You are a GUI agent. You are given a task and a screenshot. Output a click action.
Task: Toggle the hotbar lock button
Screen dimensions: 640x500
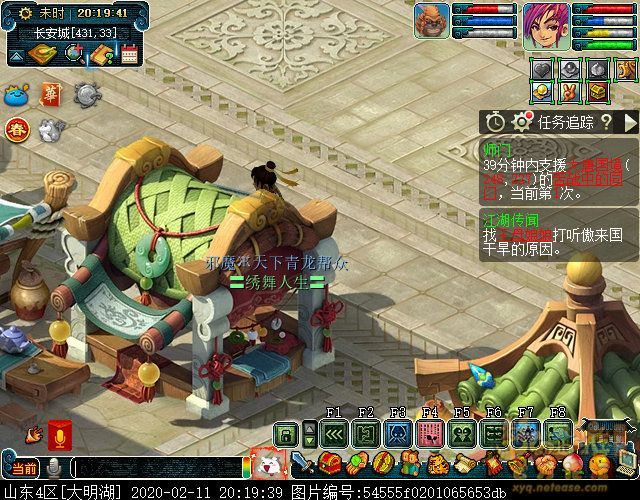[287, 433]
